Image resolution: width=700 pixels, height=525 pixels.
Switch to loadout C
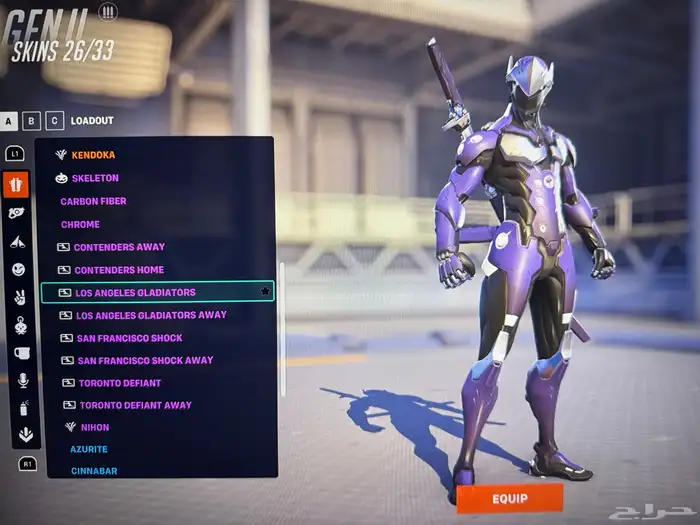point(54,121)
